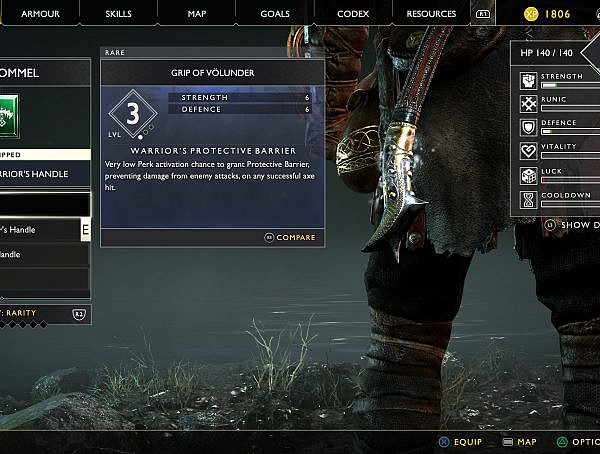This screenshot has height=454, width=600.
Task: Pick the Vitality stat row
Action: coord(560,151)
